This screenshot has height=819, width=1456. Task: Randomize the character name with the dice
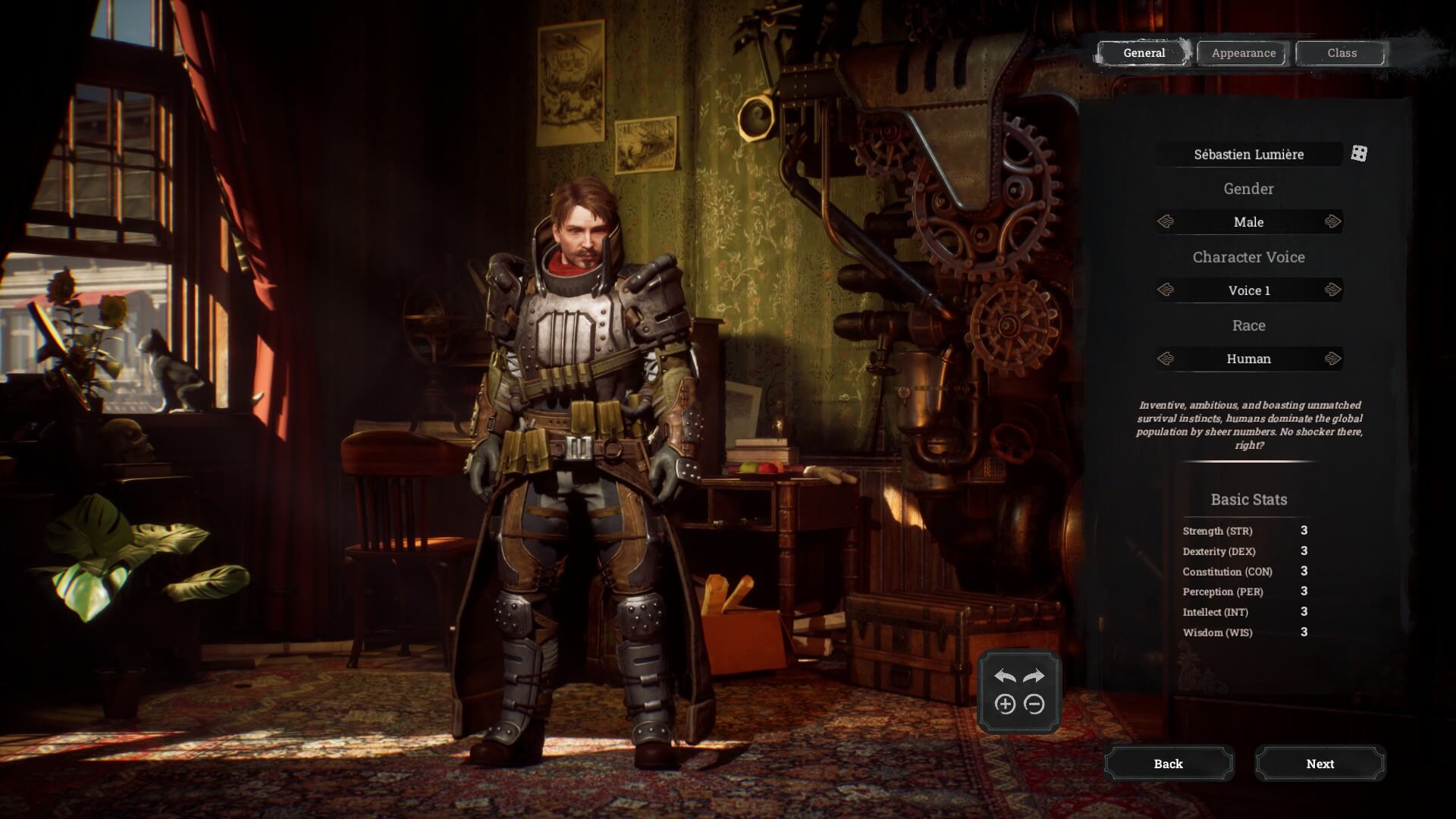coord(1359,154)
